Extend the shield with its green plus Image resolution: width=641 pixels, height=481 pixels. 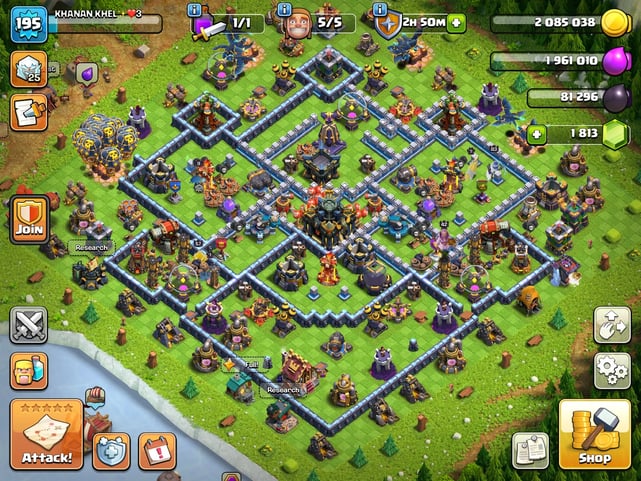pos(456,22)
